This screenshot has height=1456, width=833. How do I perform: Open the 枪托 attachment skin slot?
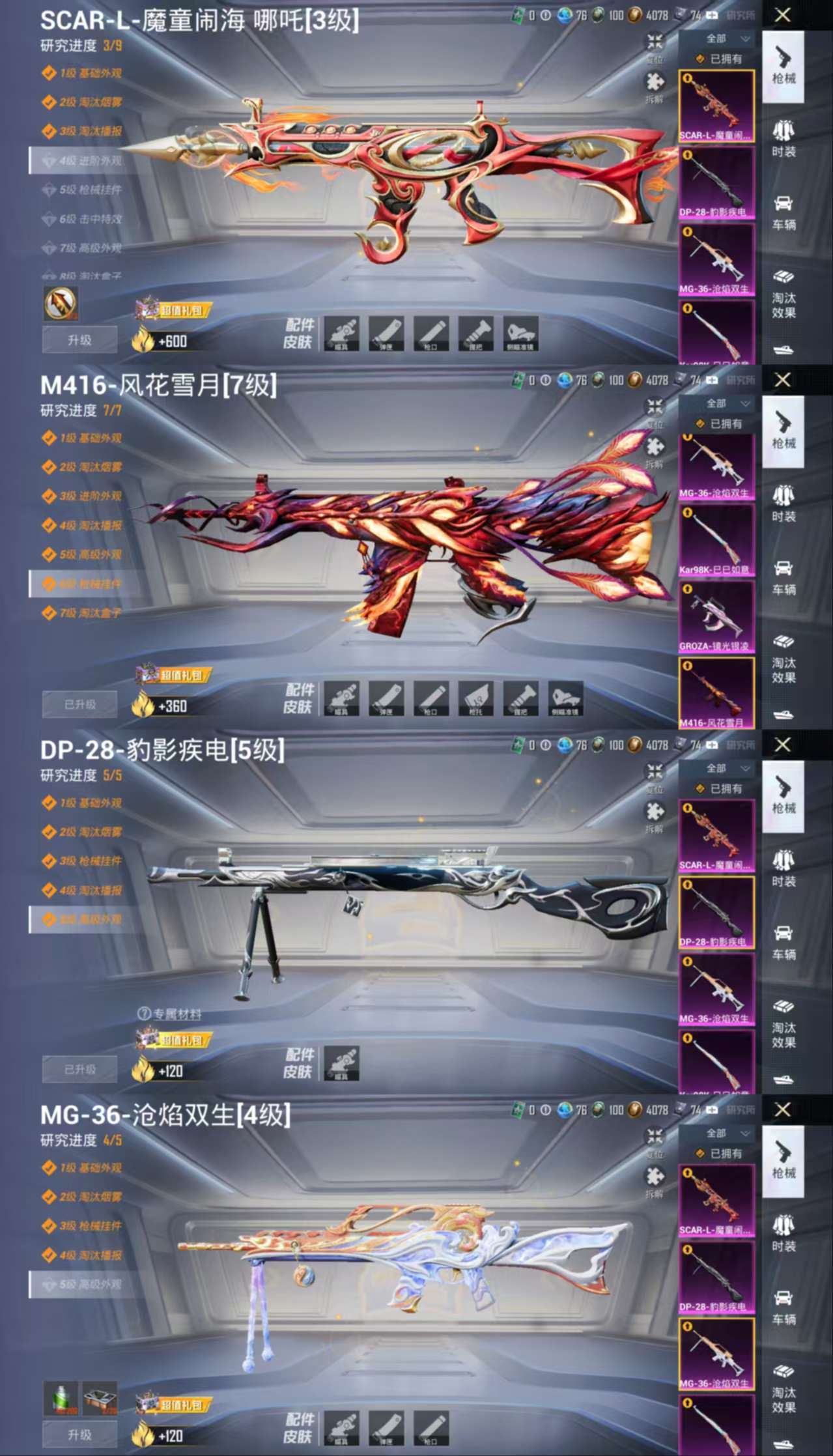pos(475,698)
